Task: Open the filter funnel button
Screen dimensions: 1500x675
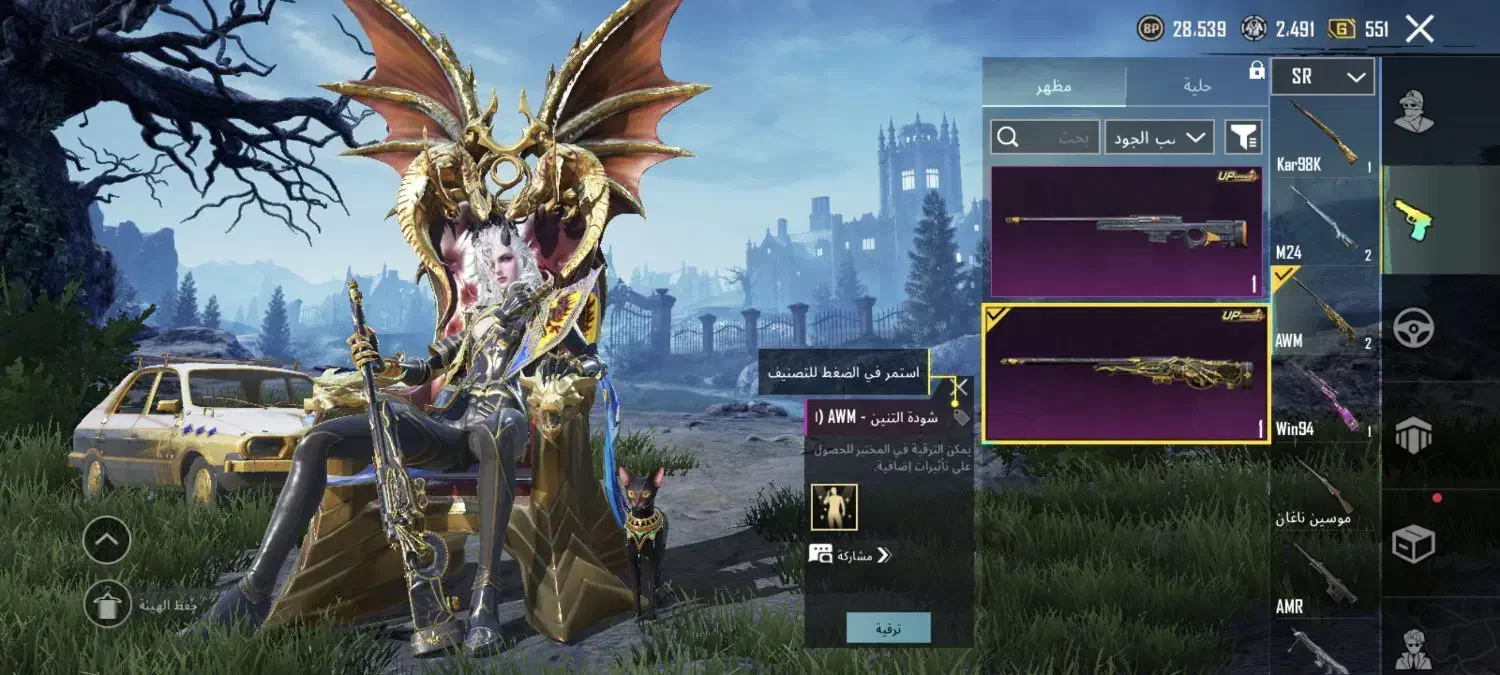Action: coord(1243,137)
